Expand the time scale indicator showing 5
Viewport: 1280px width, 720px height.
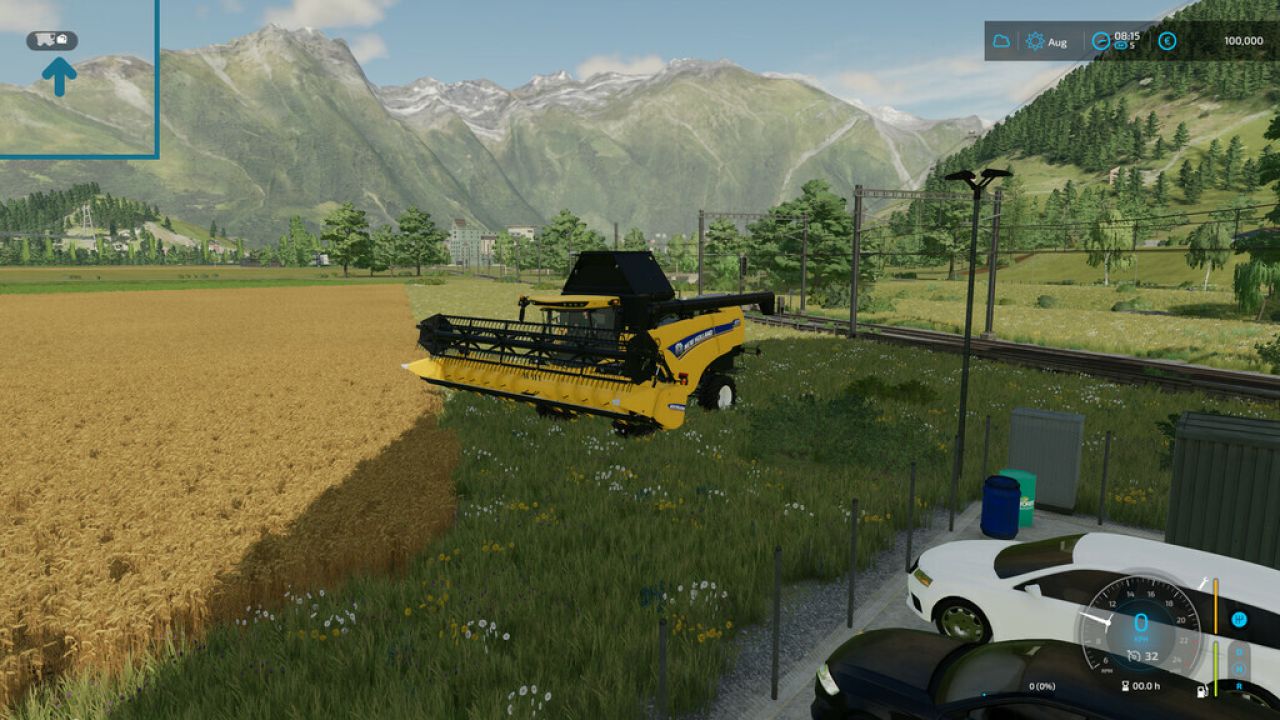(x=1126, y=45)
